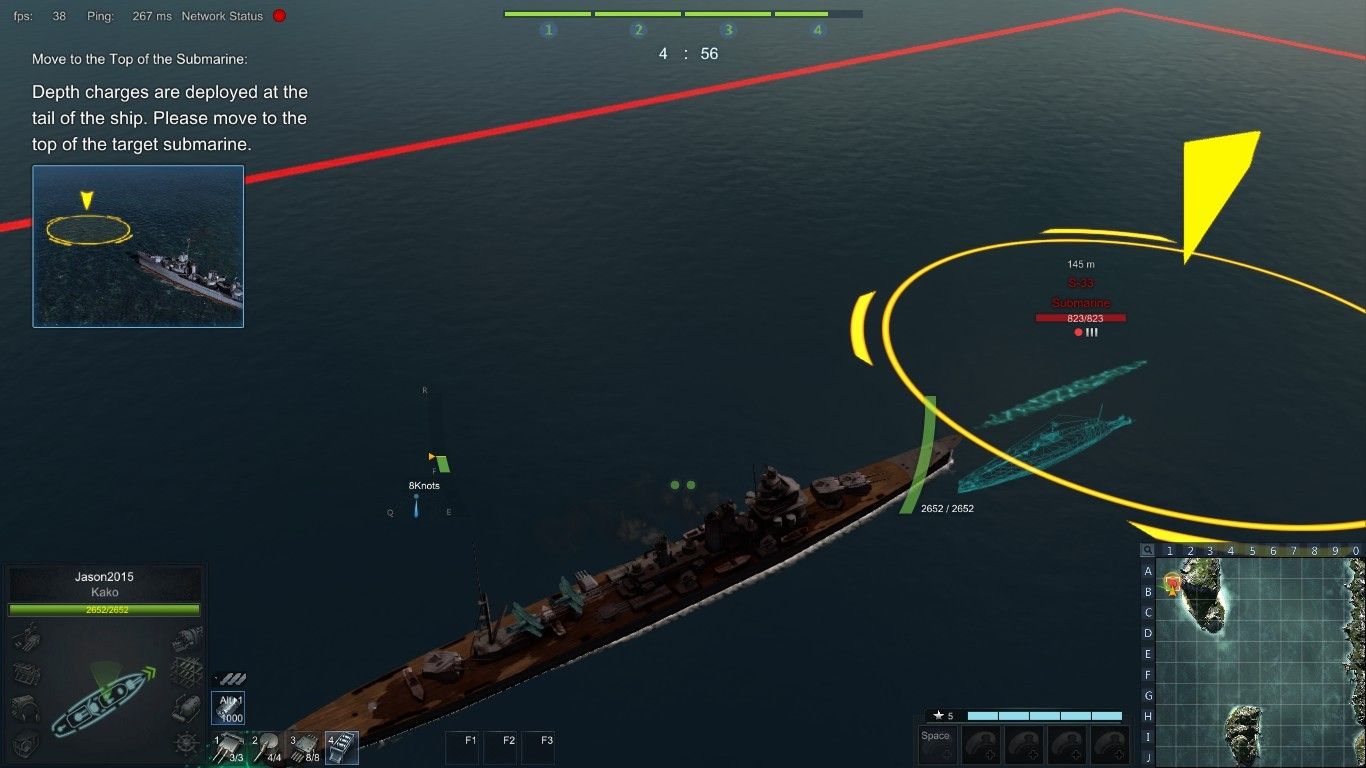1366x768 pixels.
Task: Activate the Space skill slot
Action: tap(937, 745)
